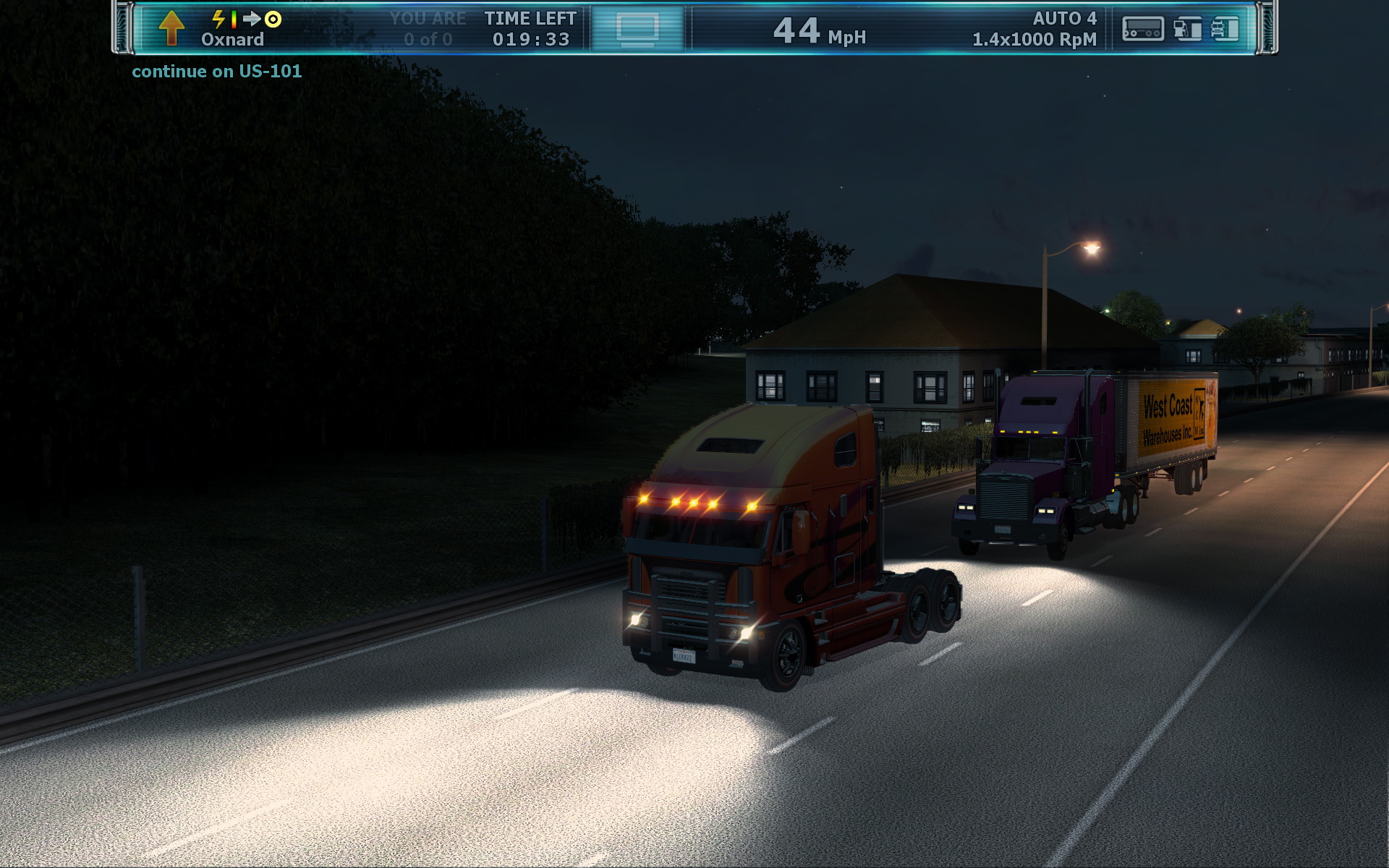The height and width of the screenshot is (868, 1389).
Task: Click the yellow circular target icon
Action: click(273, 19)
